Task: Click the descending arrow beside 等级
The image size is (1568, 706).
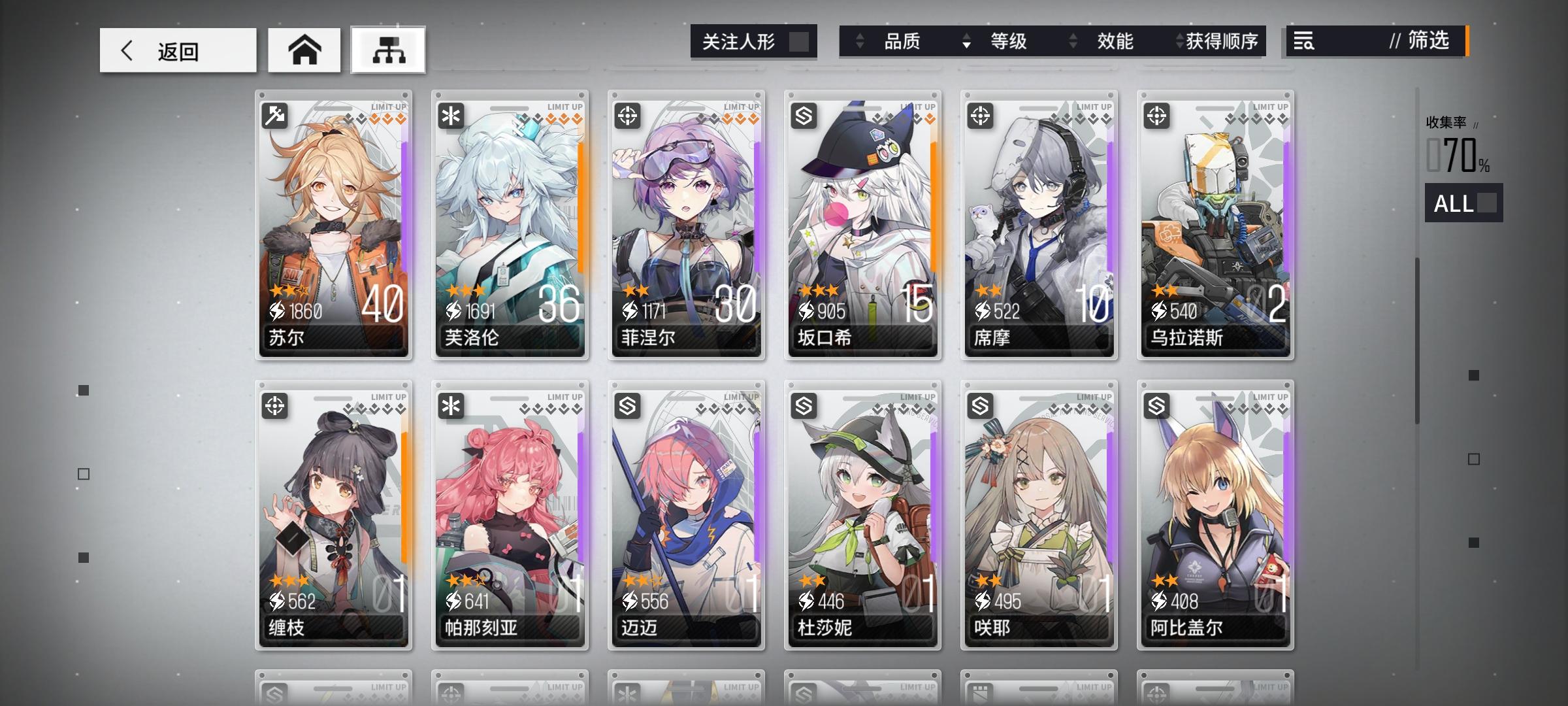Action: [x=966, y=46]
